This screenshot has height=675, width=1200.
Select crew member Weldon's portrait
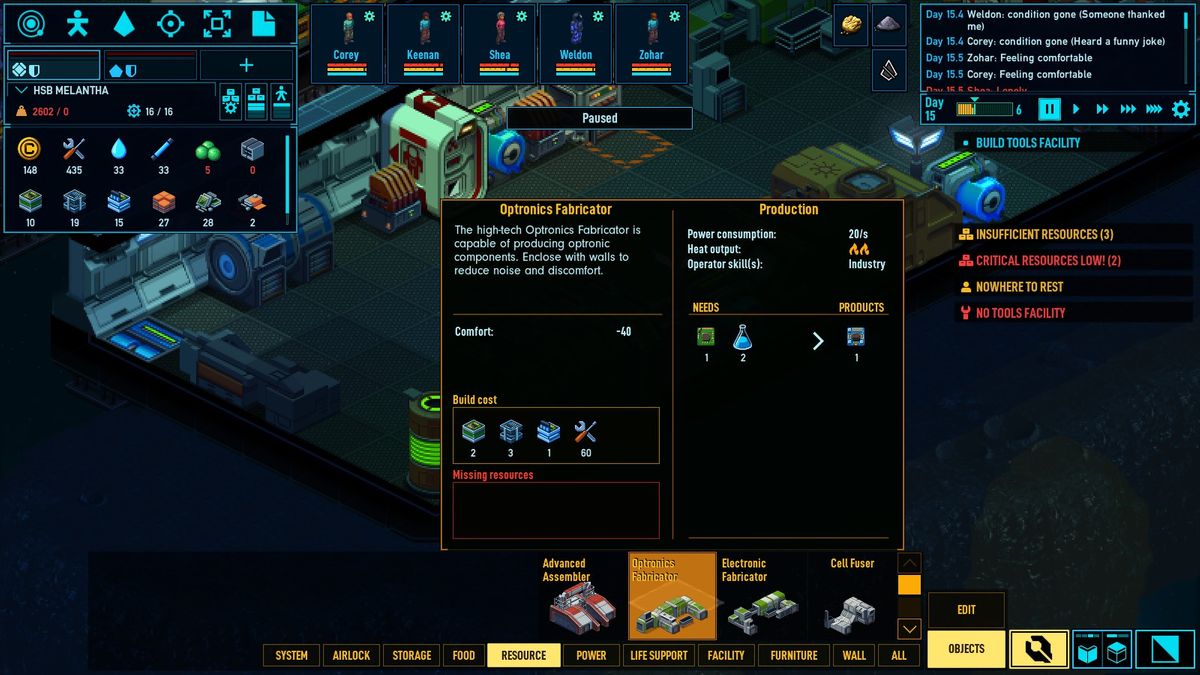576,43
